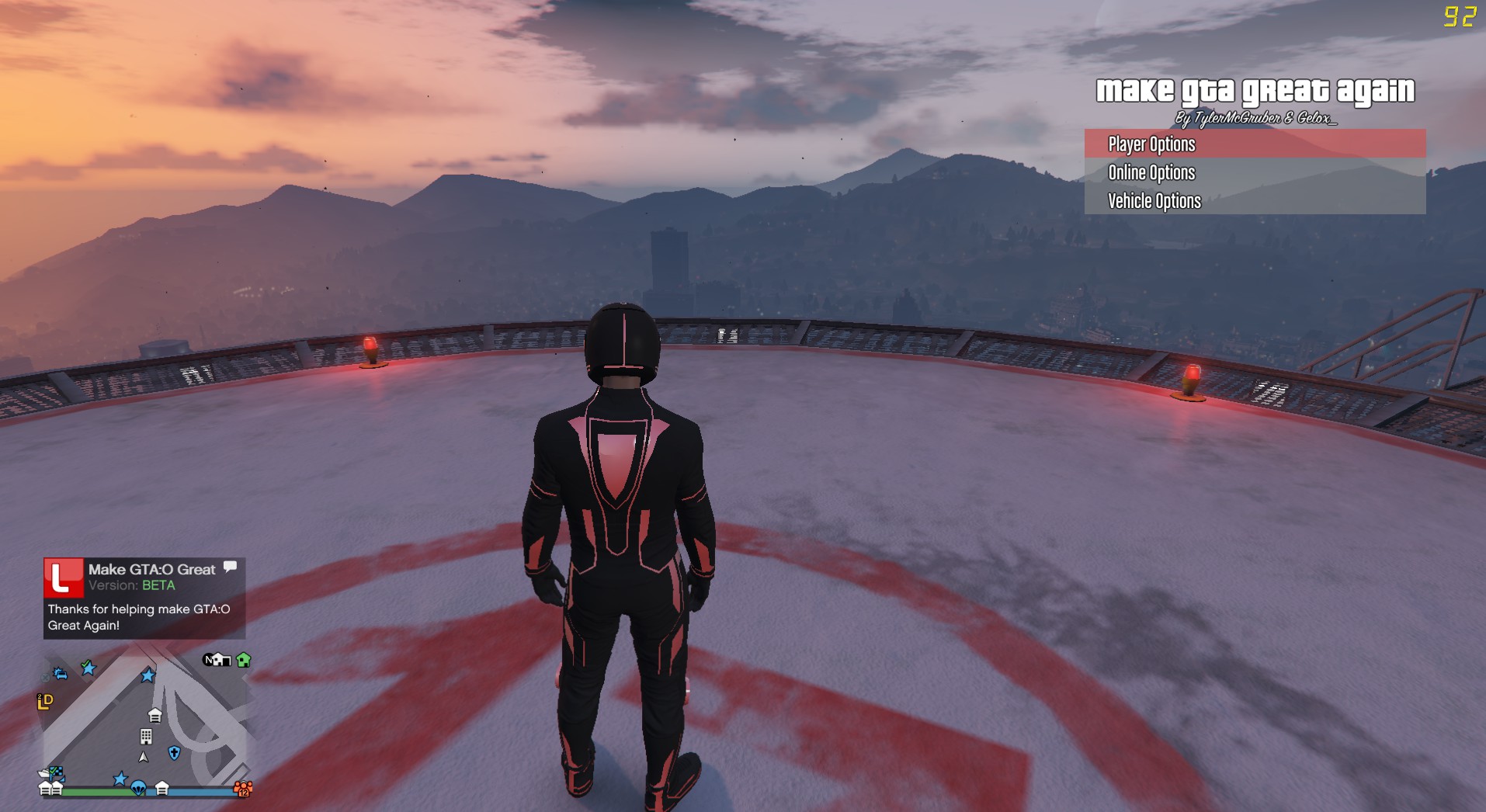
Task: Click the blue car marker on the minimap
Action: pos(60,674)
